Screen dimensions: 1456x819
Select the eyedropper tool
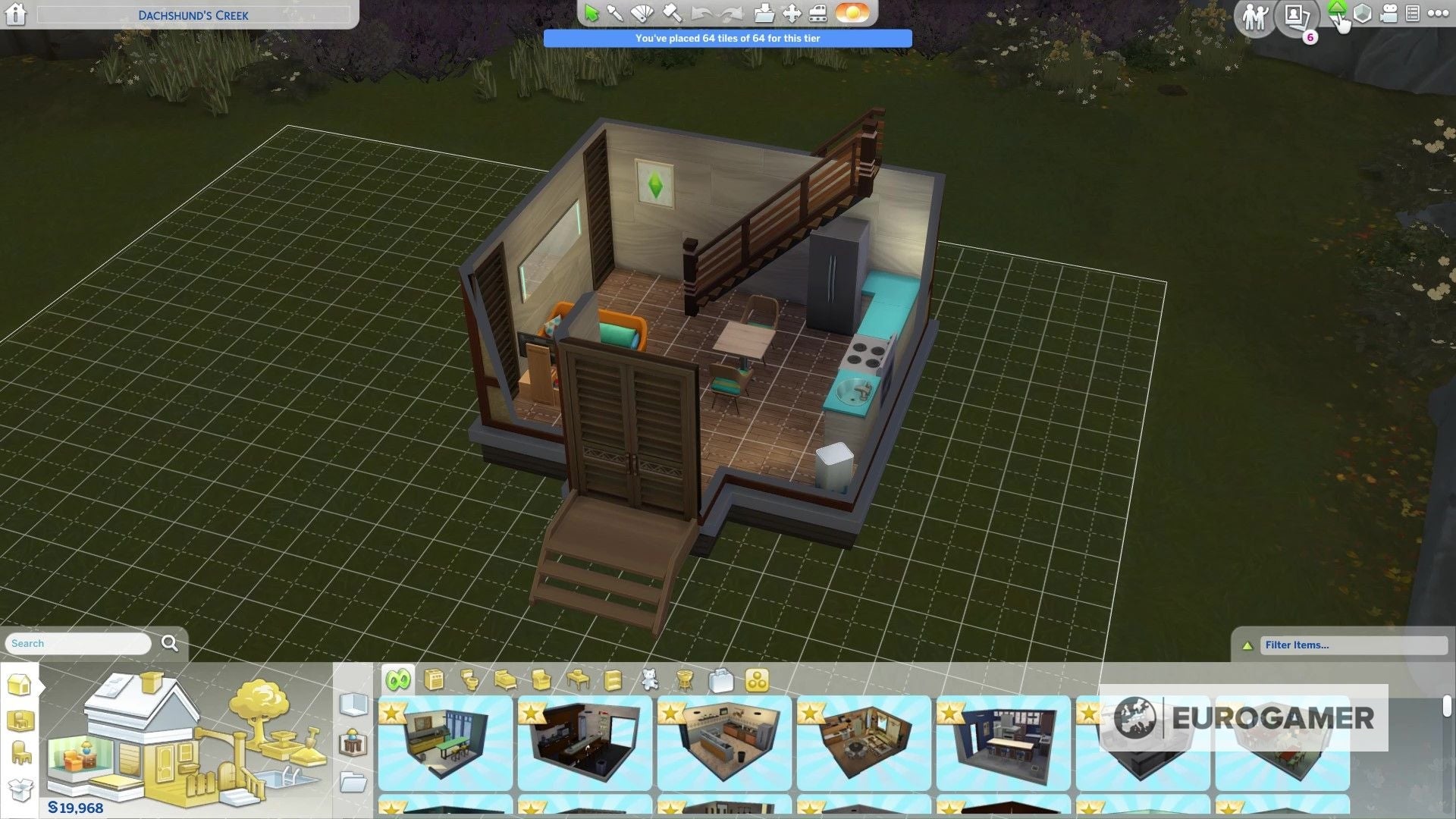tap(614, 12)
